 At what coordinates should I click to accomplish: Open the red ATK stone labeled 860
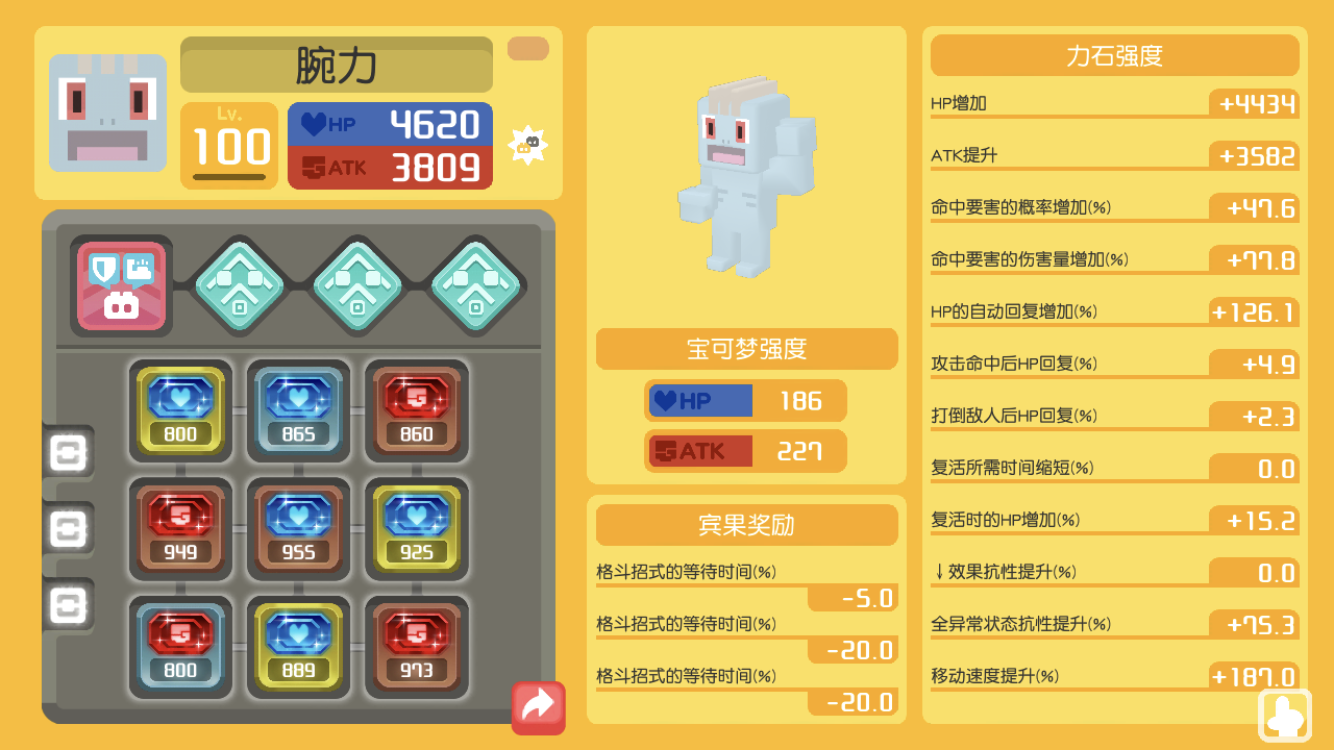click(x=417, y=409)
